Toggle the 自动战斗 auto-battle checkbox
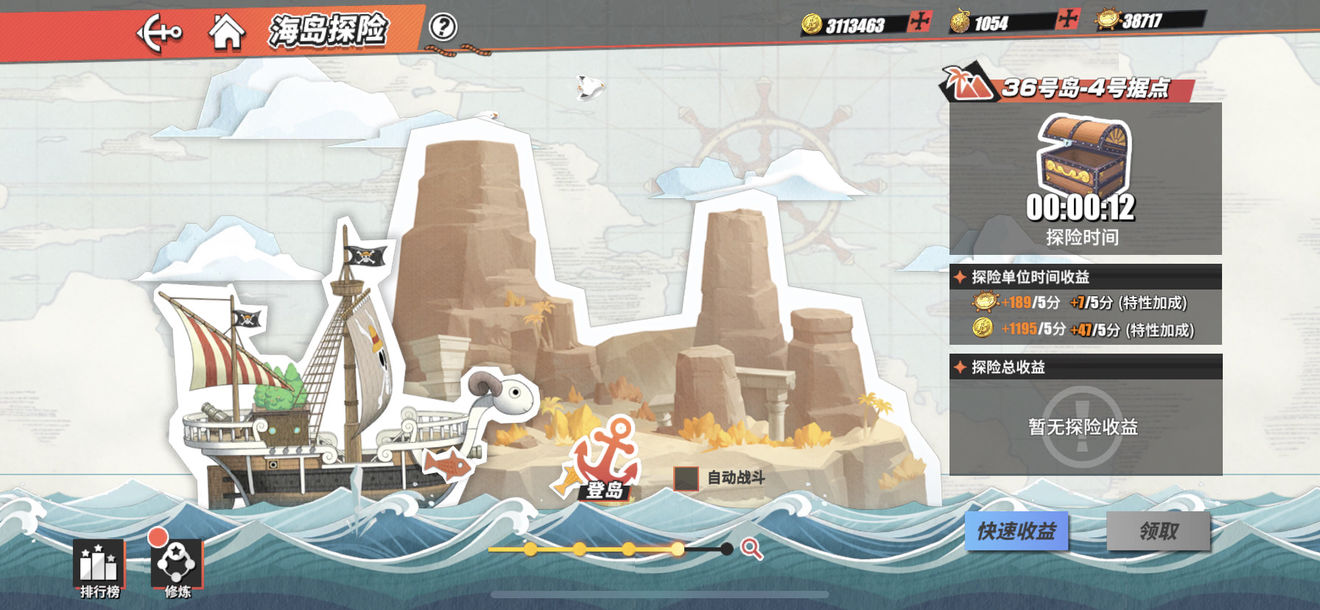The width and height of the screenshot is (1320, 610). 686,478
